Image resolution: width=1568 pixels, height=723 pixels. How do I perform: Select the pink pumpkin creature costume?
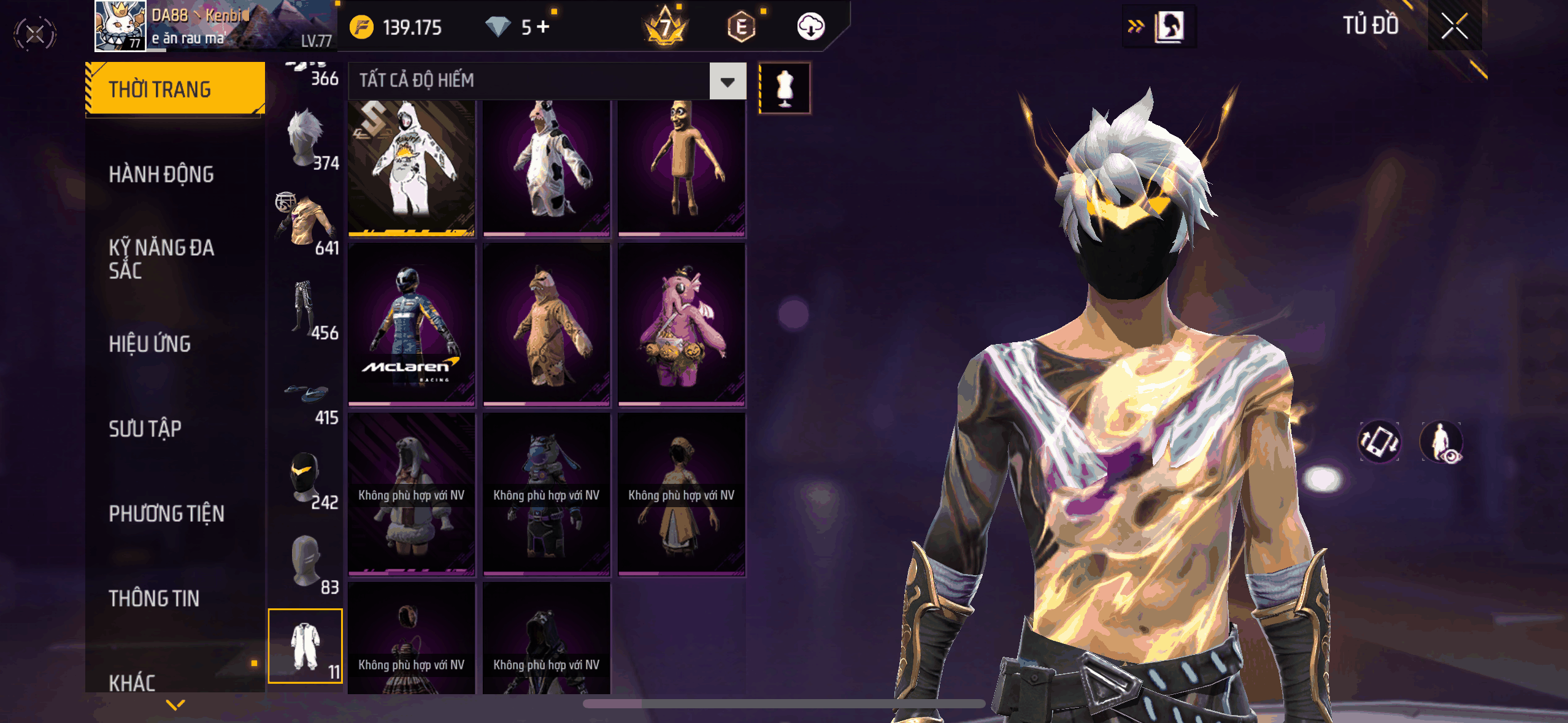tap(682, 324)
